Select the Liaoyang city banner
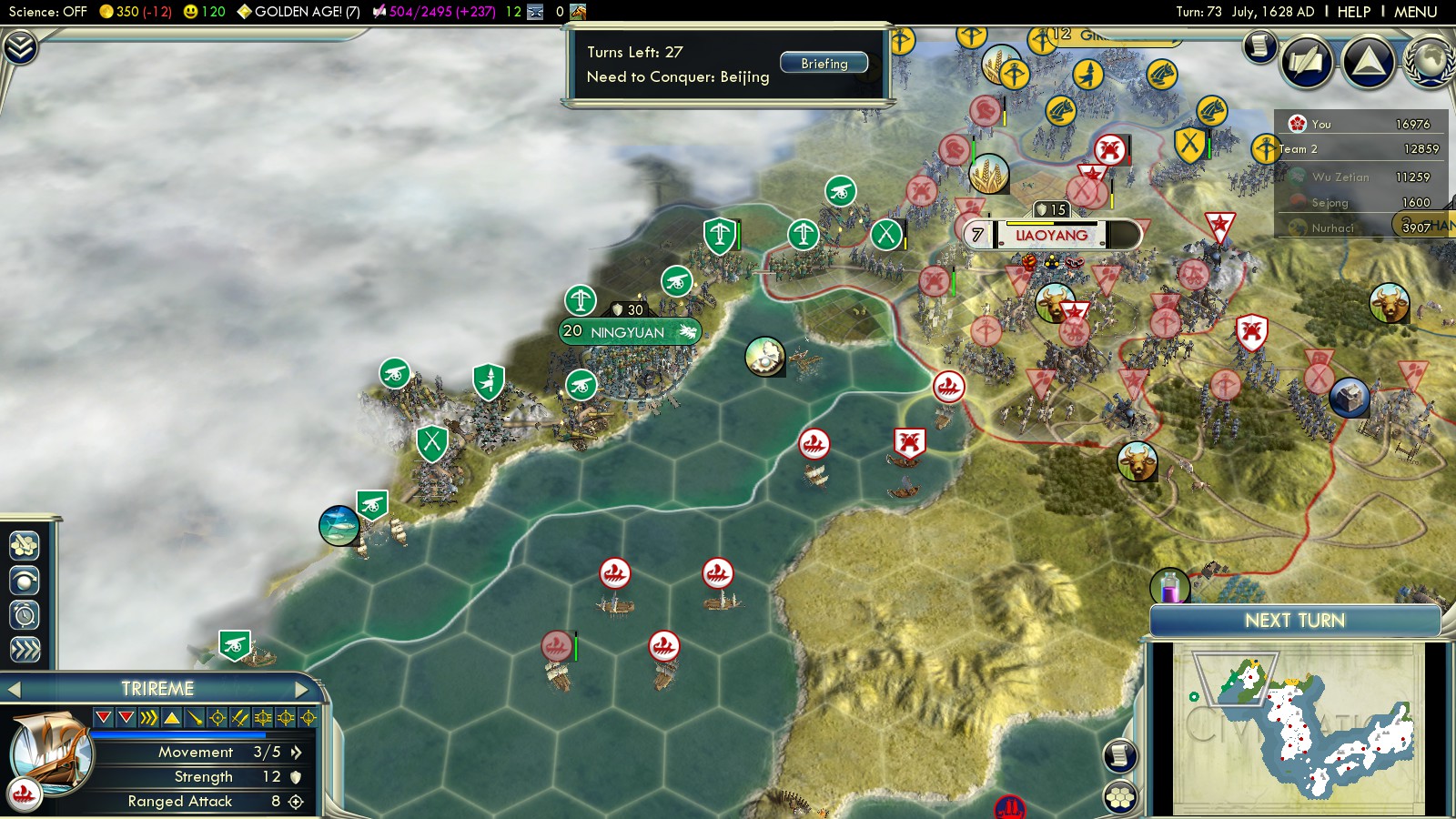The image size is (1456, 819). pyautogui.click(x=1051, y=236)
